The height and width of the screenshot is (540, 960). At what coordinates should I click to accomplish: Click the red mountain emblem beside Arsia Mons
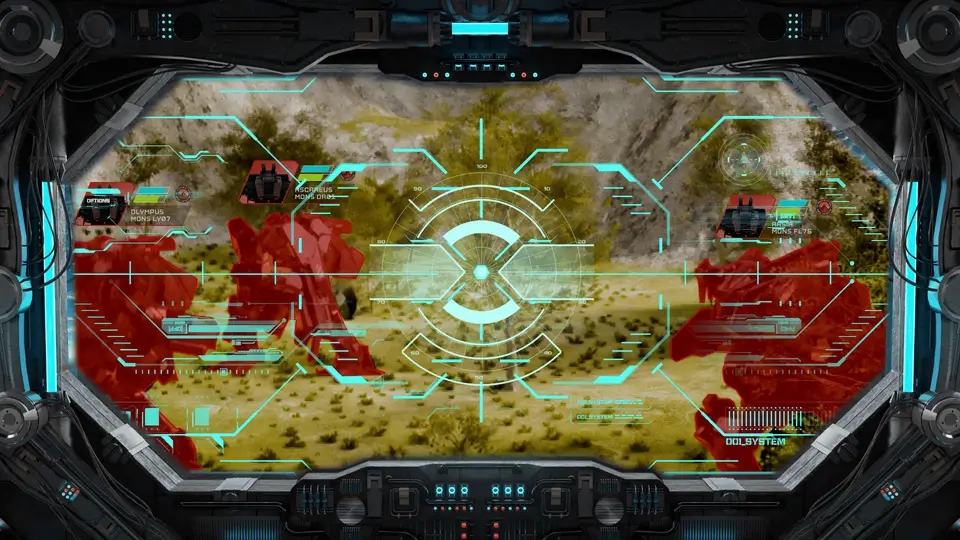coord(824,207)
